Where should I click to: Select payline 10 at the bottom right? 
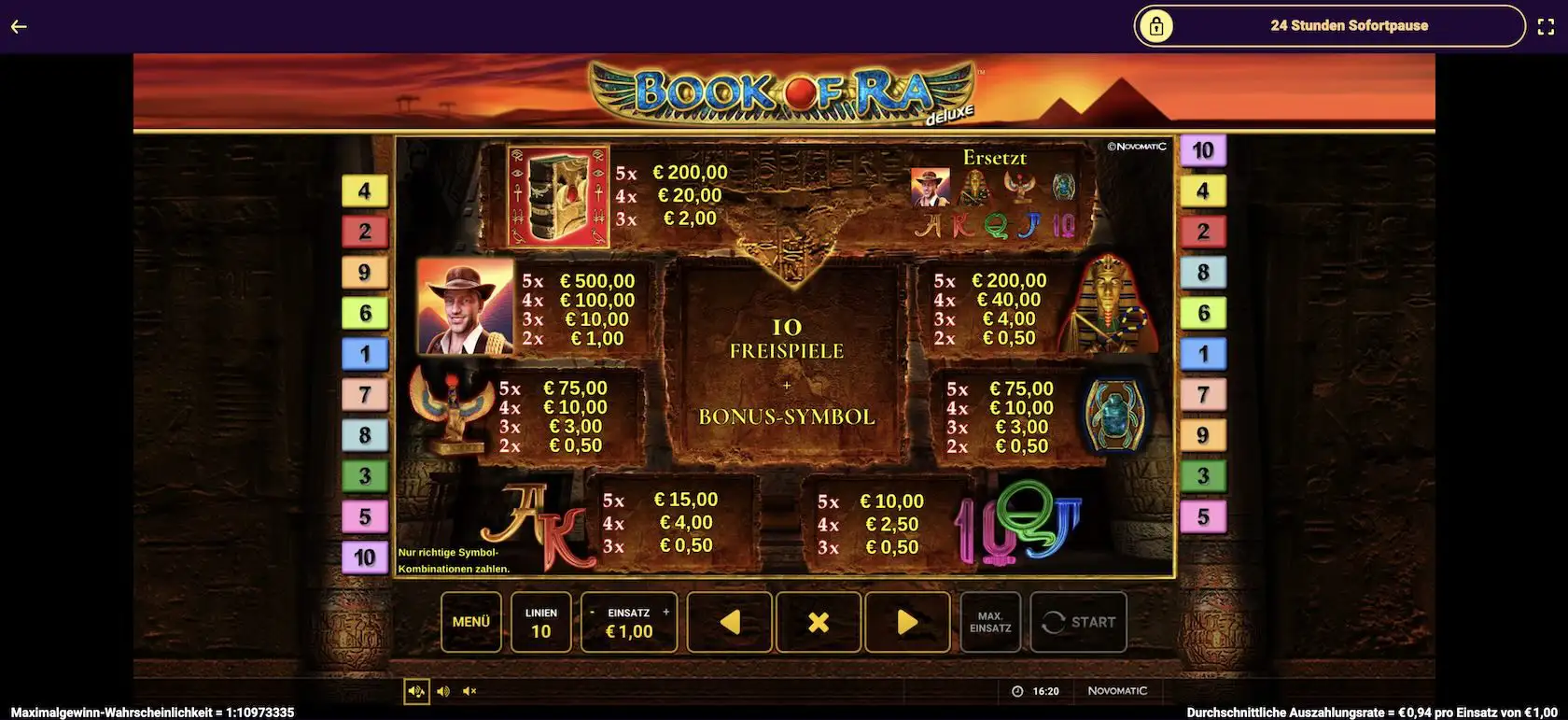pyautogui.click(x=365, y=558)
